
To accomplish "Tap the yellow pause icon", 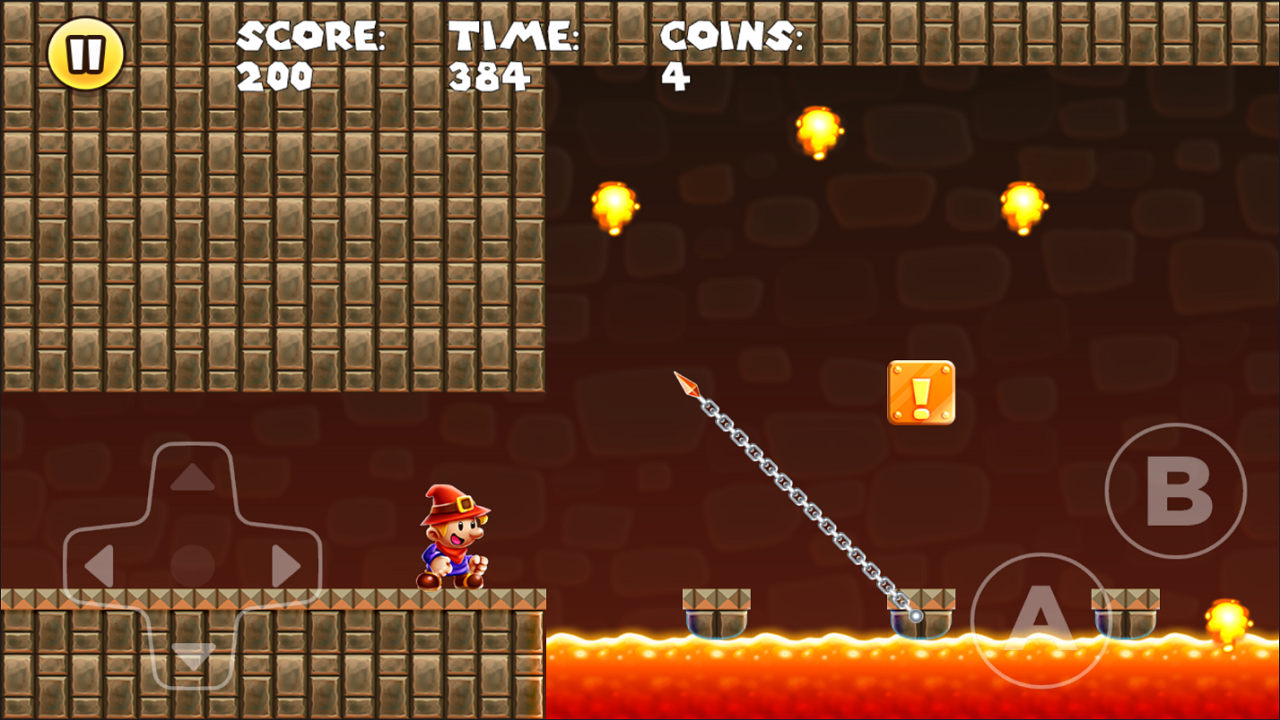I will [85, 53].
